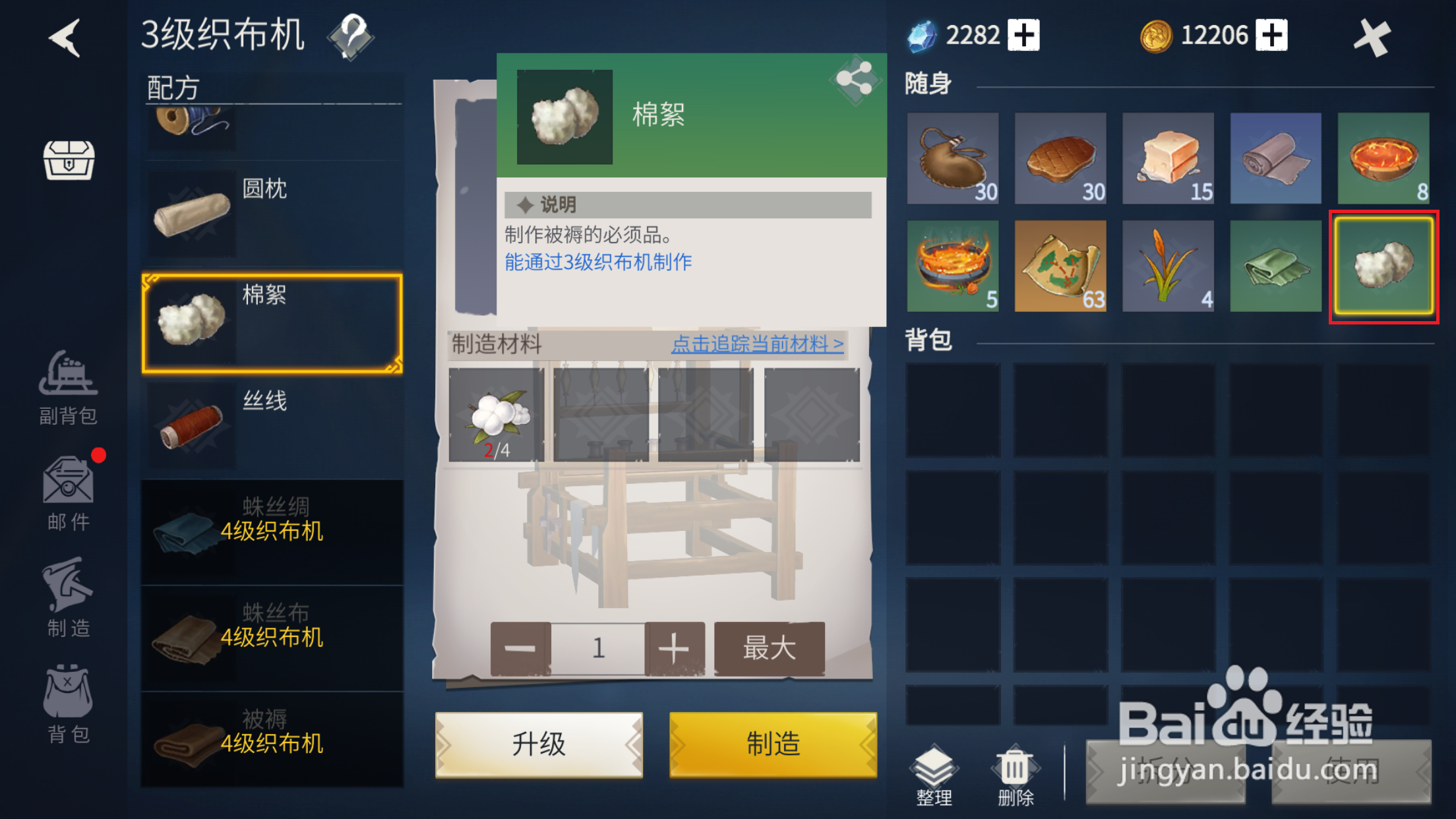The height and width of the screenshot is (819, 1456).
Task: Add coins with the + next to 12206
Action: (1272, 34)
